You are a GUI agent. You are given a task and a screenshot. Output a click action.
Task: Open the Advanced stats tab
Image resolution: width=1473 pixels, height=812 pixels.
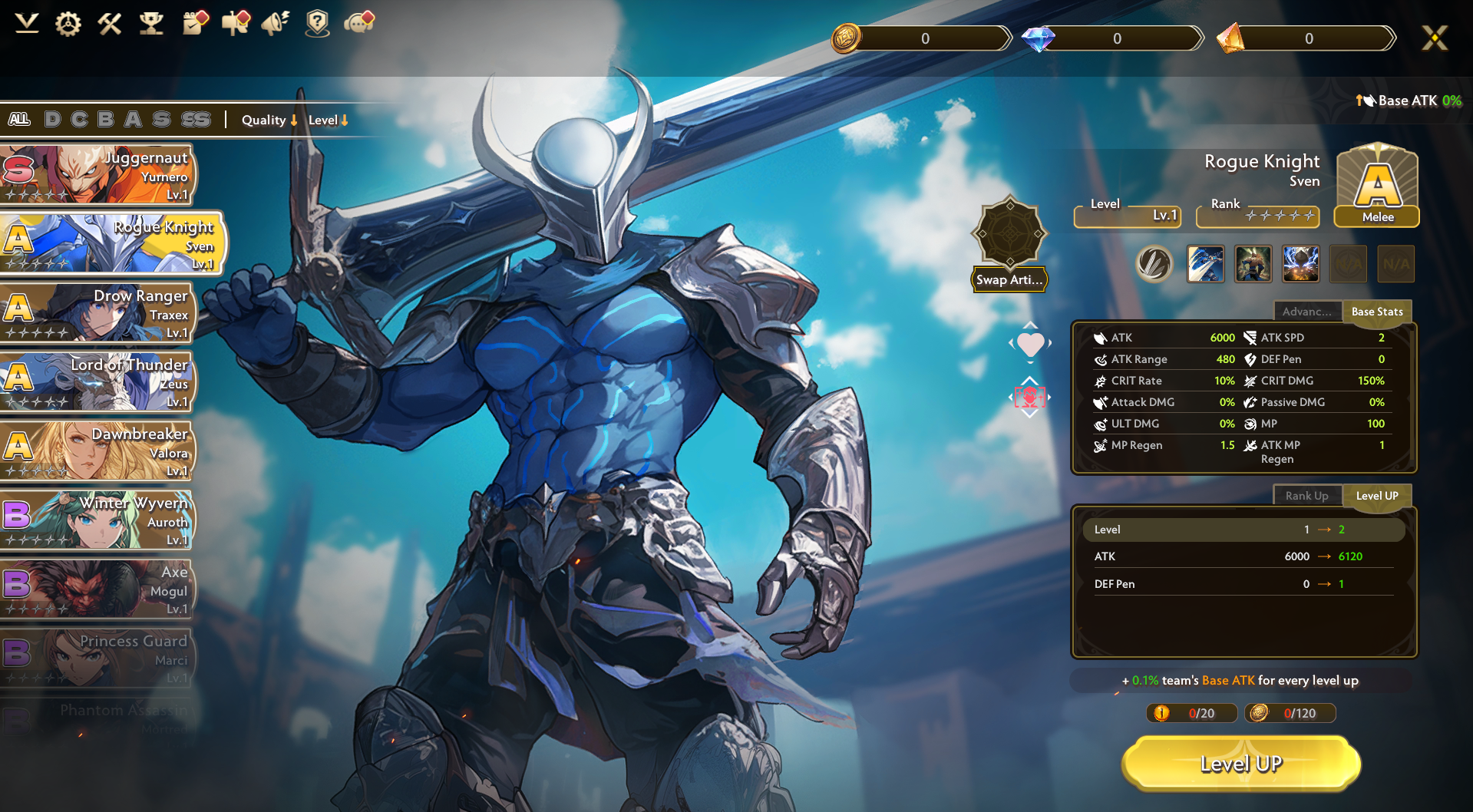[x=1306, y=312]
